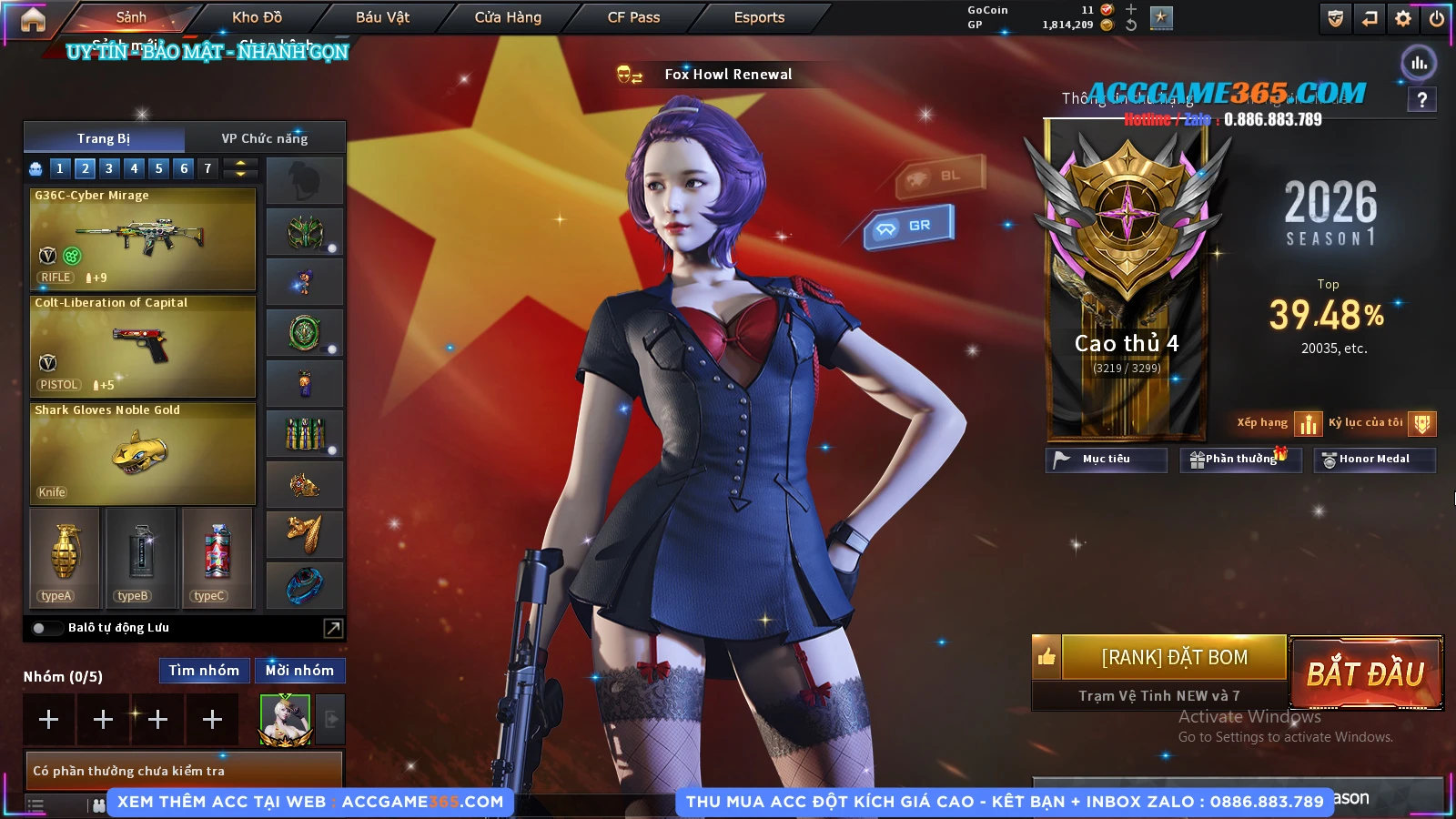Select the G36C-Cyber Mirage rifle slot
This screenshot has height=819, width=1456.
click(143, 238)
